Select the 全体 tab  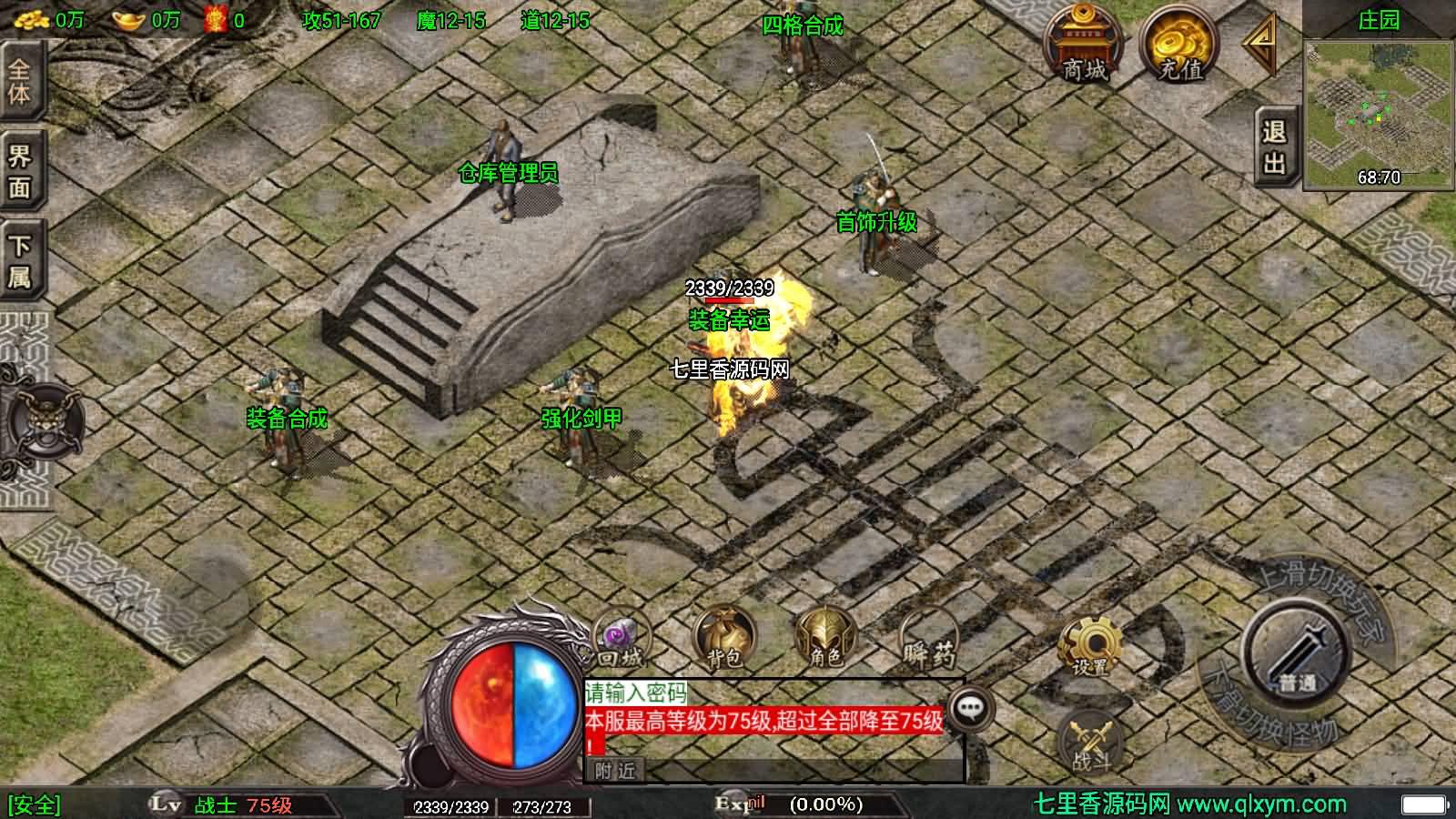coord(20,82)
